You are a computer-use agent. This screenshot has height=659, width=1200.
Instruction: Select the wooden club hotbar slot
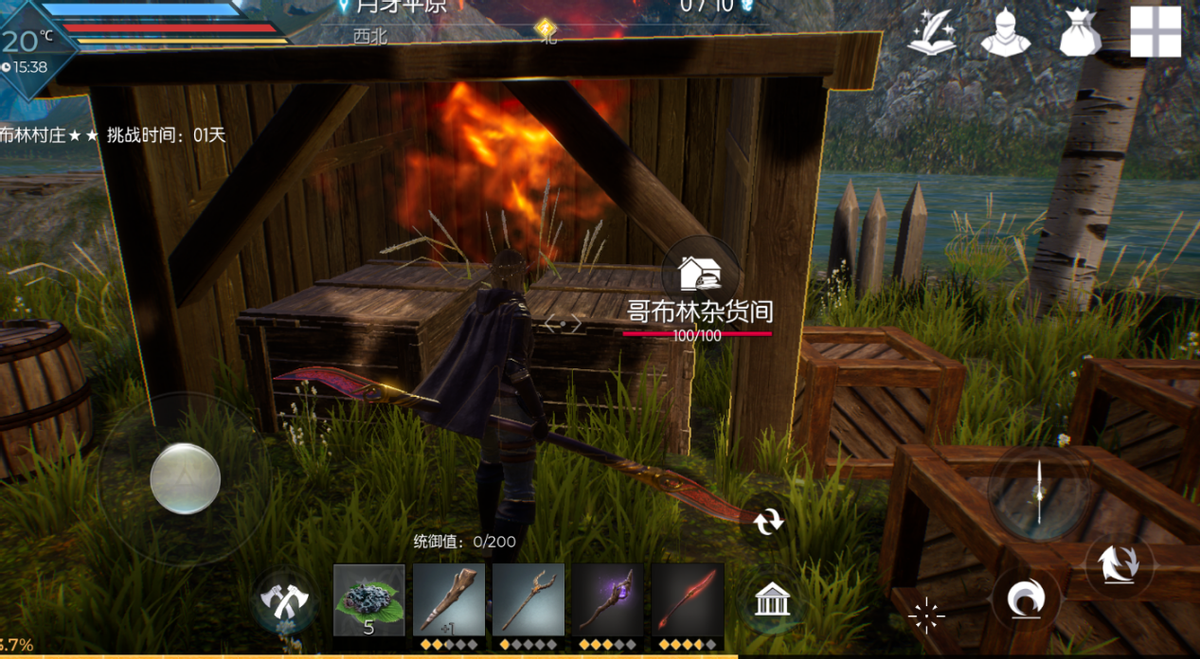449,600
